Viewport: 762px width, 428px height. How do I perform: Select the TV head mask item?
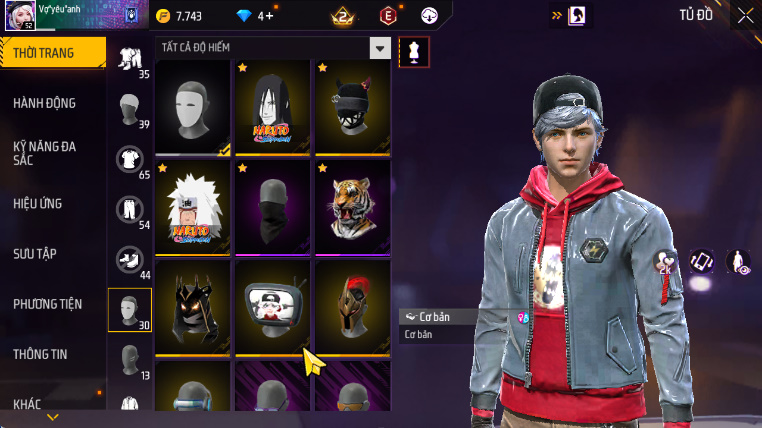click(x=273, y=307)
